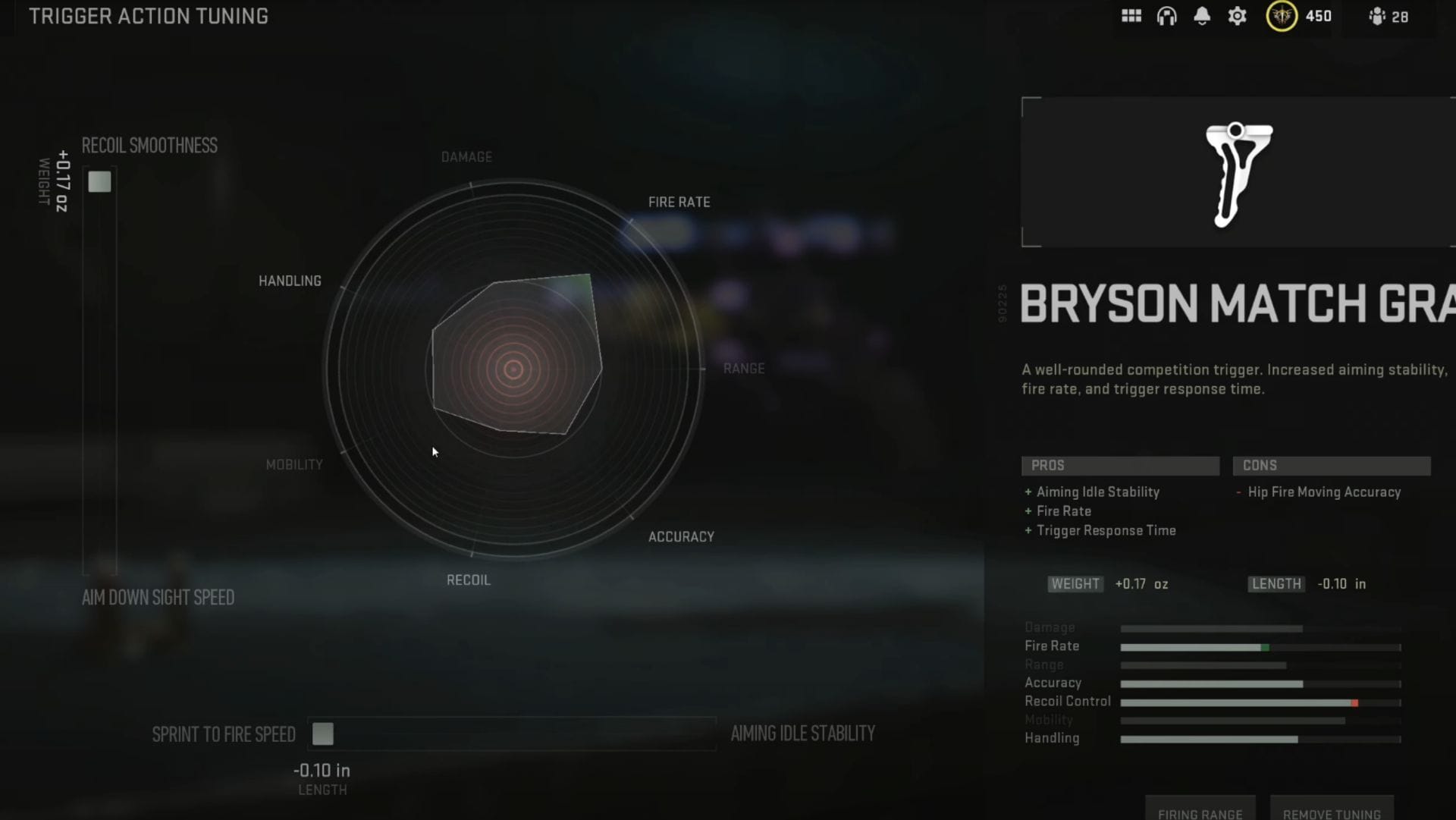Click the FIRE RATE axis label on the radar
This screenshot has width=1456, height=820.
[679, 201]
